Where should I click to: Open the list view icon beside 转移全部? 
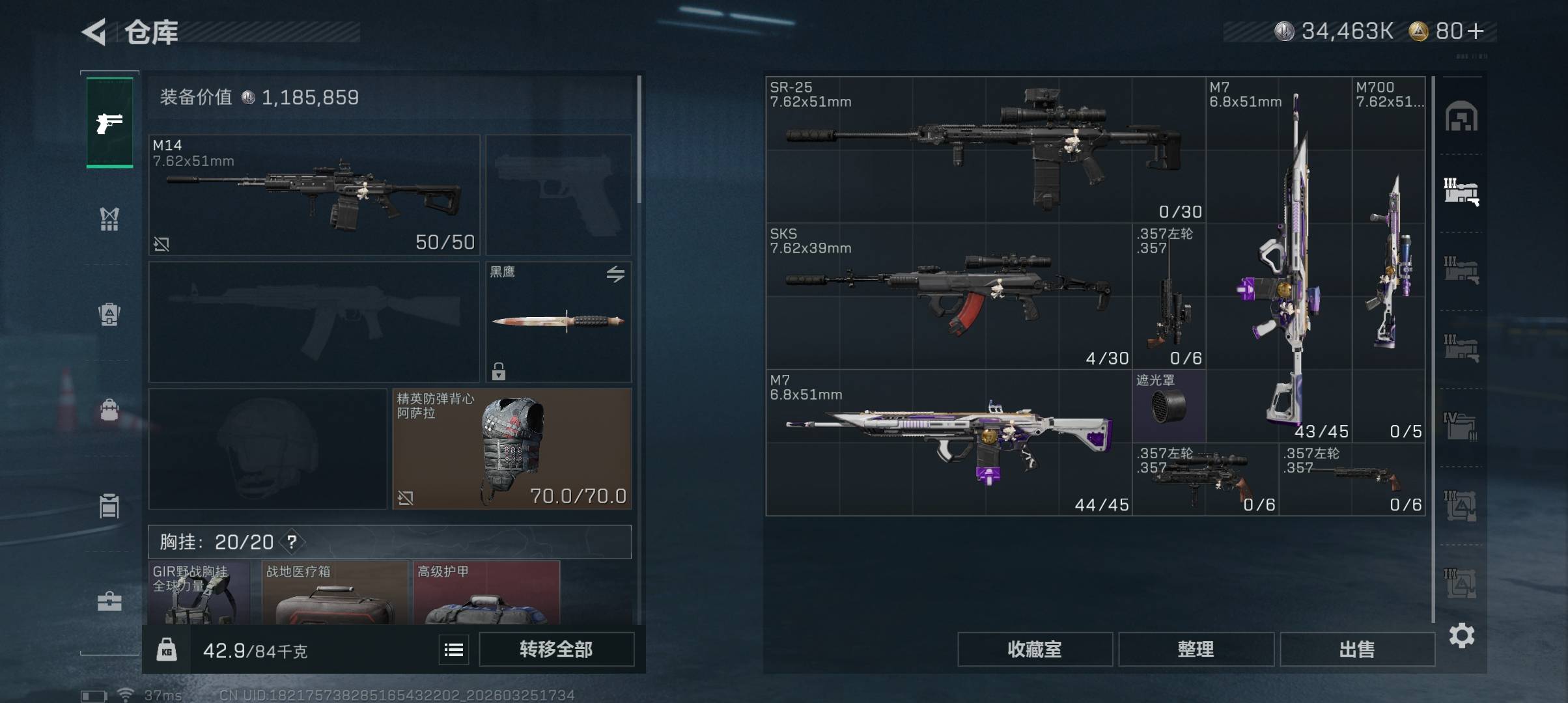click(454, 649)
